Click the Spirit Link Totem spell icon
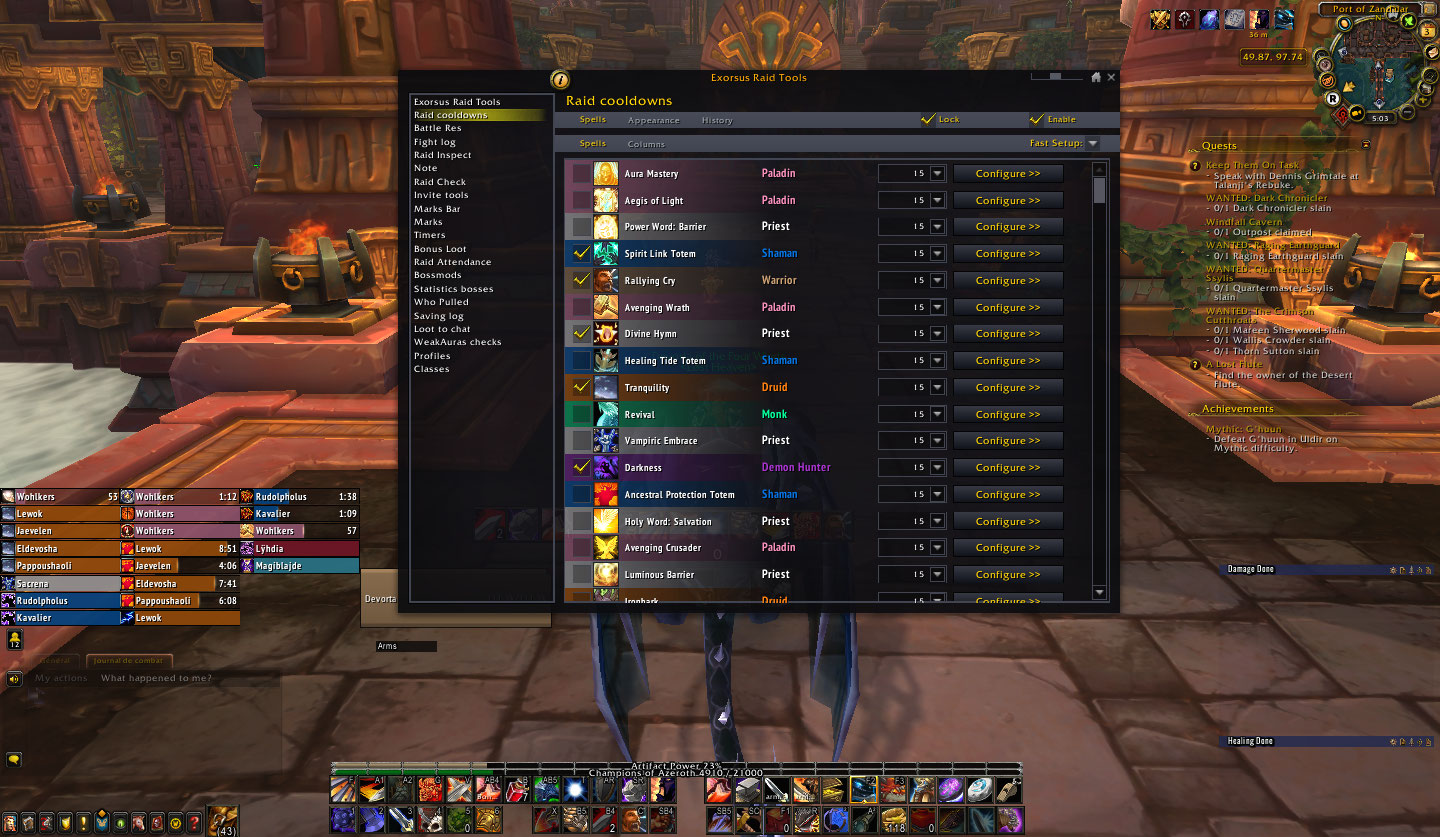 tap(605, 253)
